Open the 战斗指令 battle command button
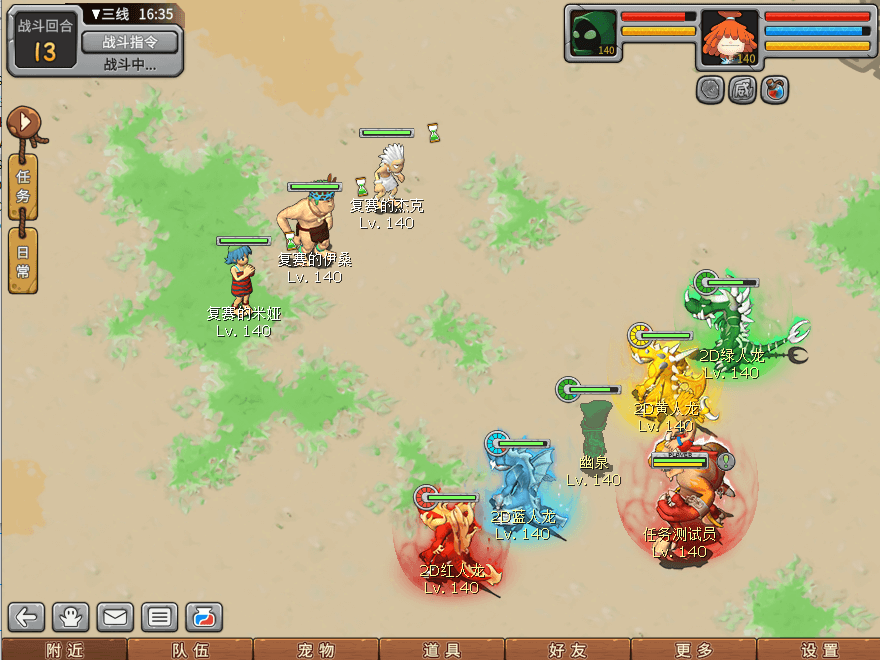Screen dimensions: 880x660 tap(129, 42)
